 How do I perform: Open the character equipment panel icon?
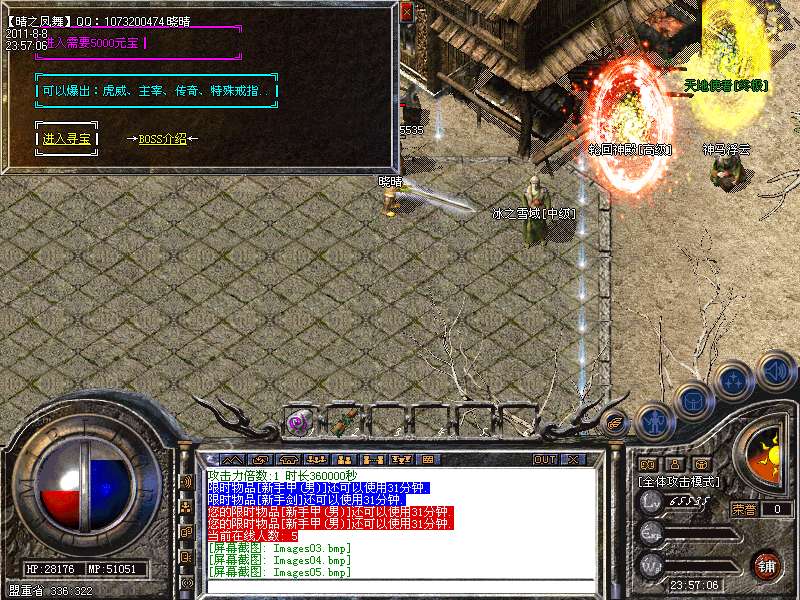click(x=652, y=423)
